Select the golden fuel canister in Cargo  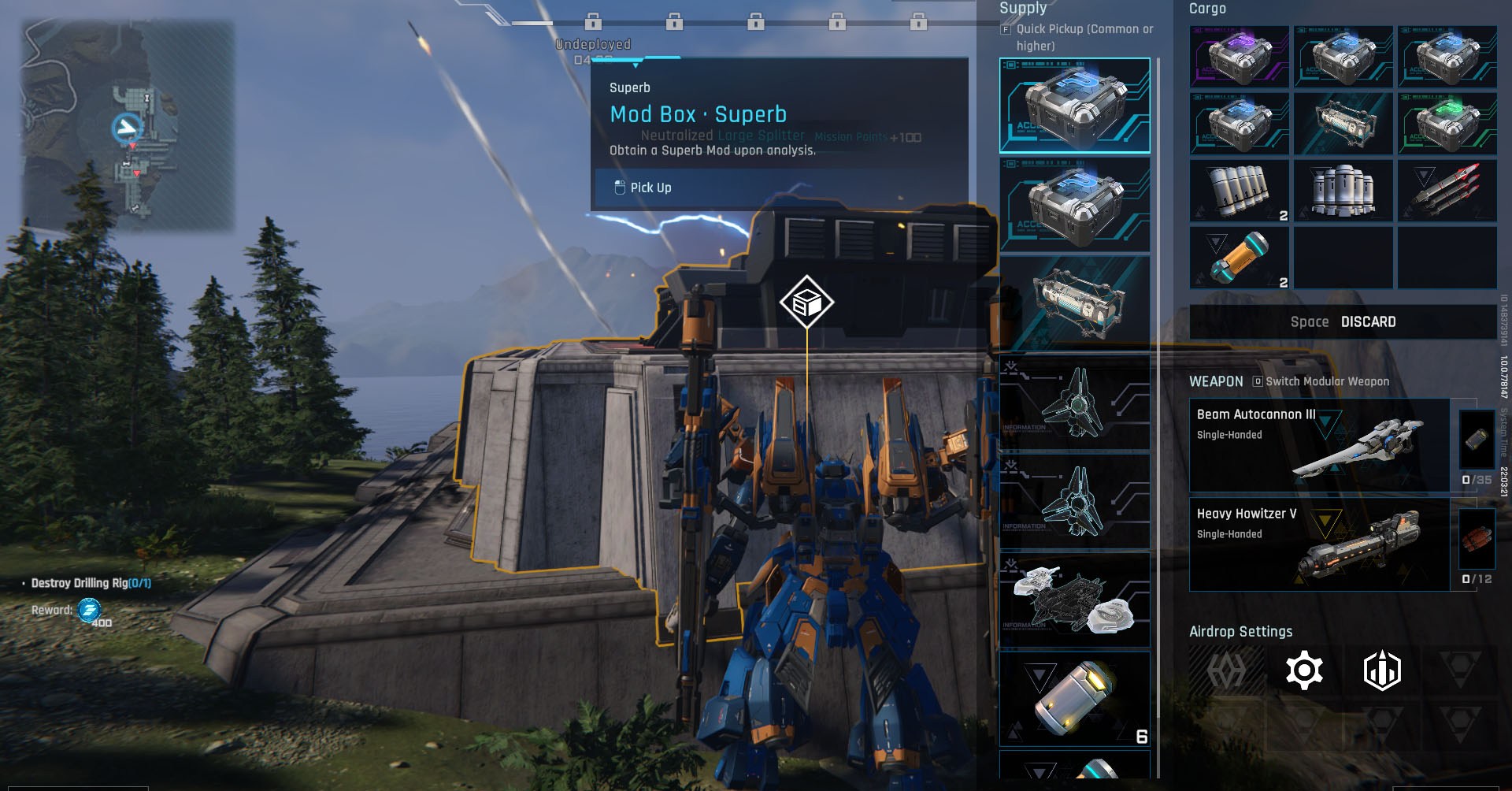(x=1240, y=257)
